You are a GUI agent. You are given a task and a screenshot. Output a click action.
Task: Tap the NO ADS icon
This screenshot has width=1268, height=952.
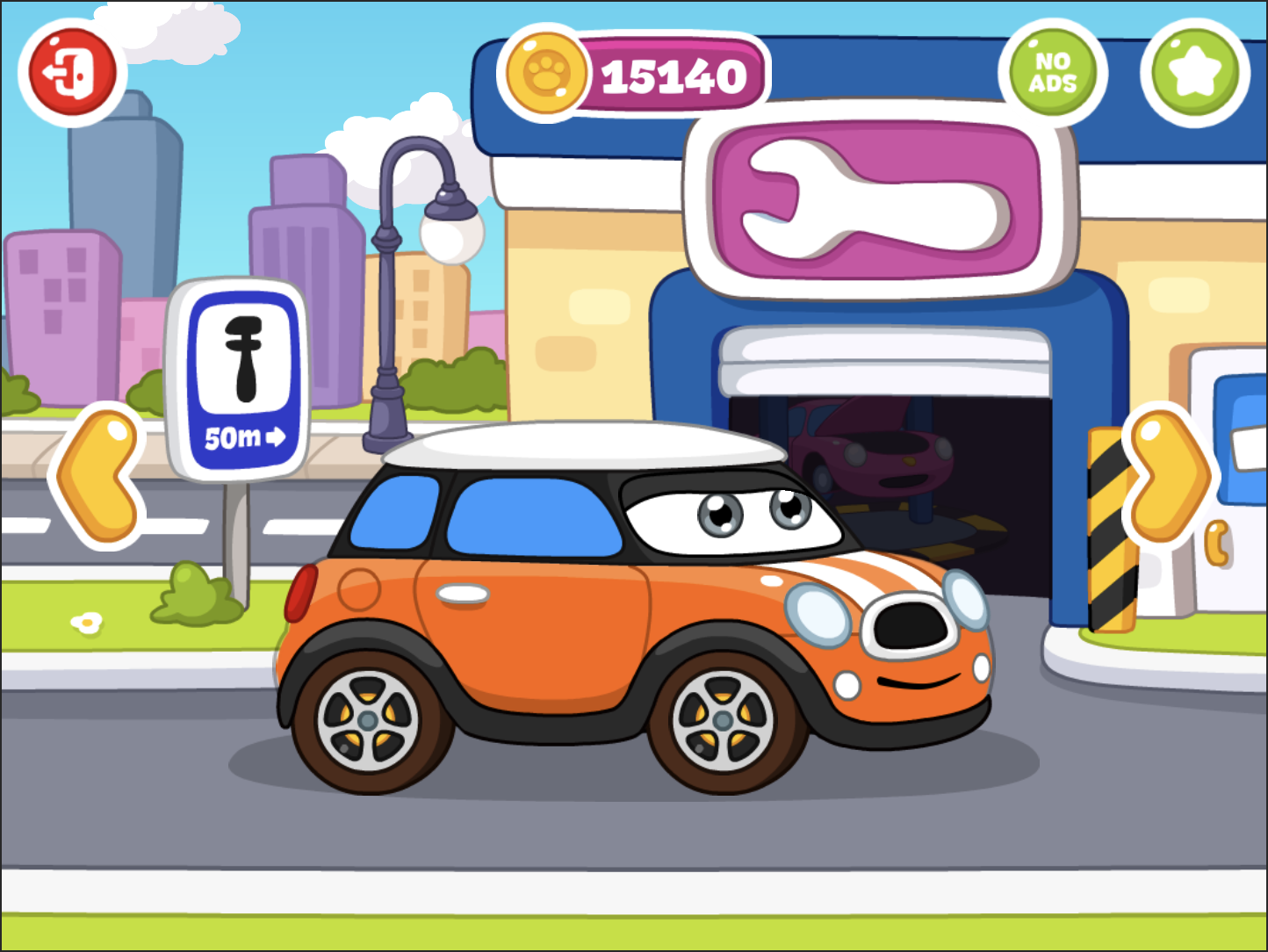[x=1053, y=70]
